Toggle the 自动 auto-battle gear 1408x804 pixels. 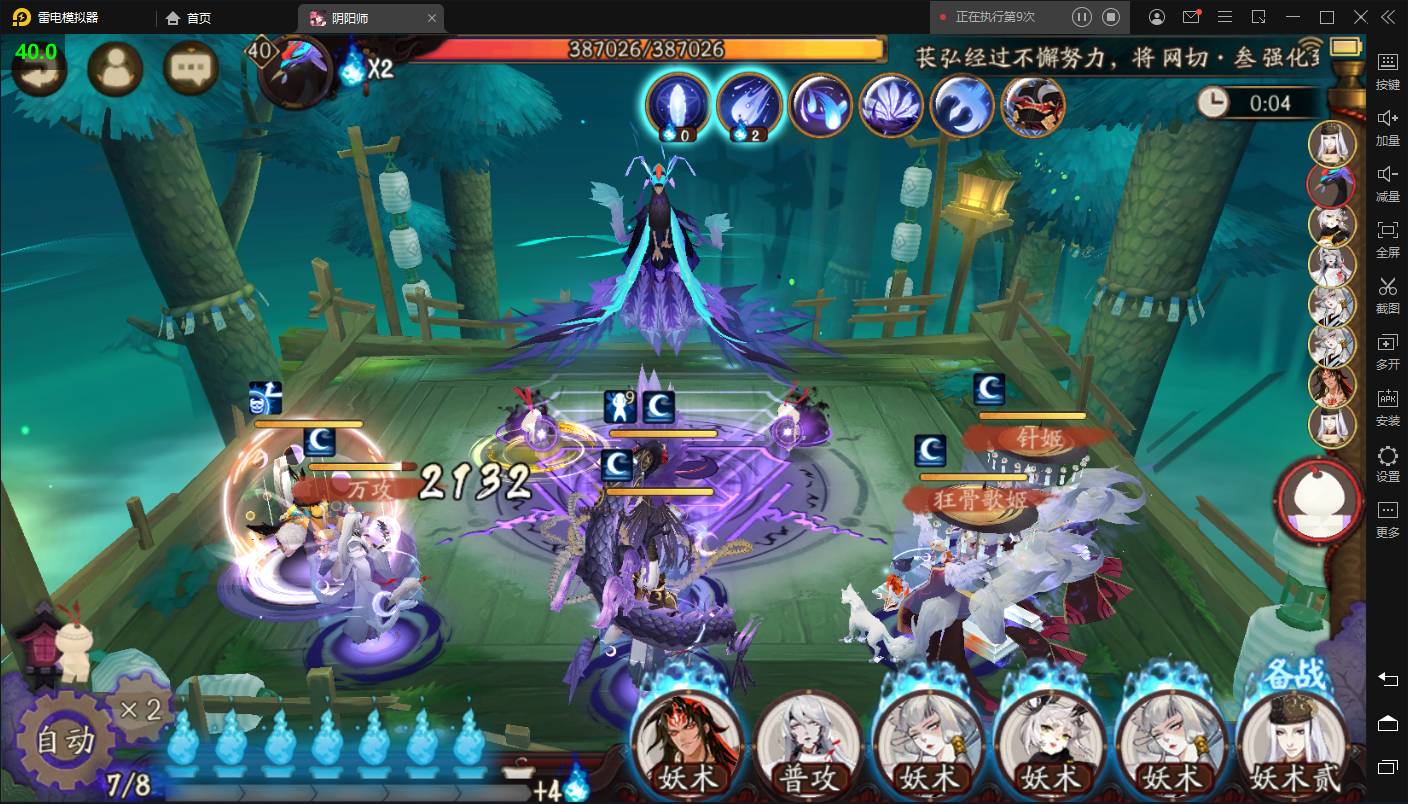(x=66, y=740)
